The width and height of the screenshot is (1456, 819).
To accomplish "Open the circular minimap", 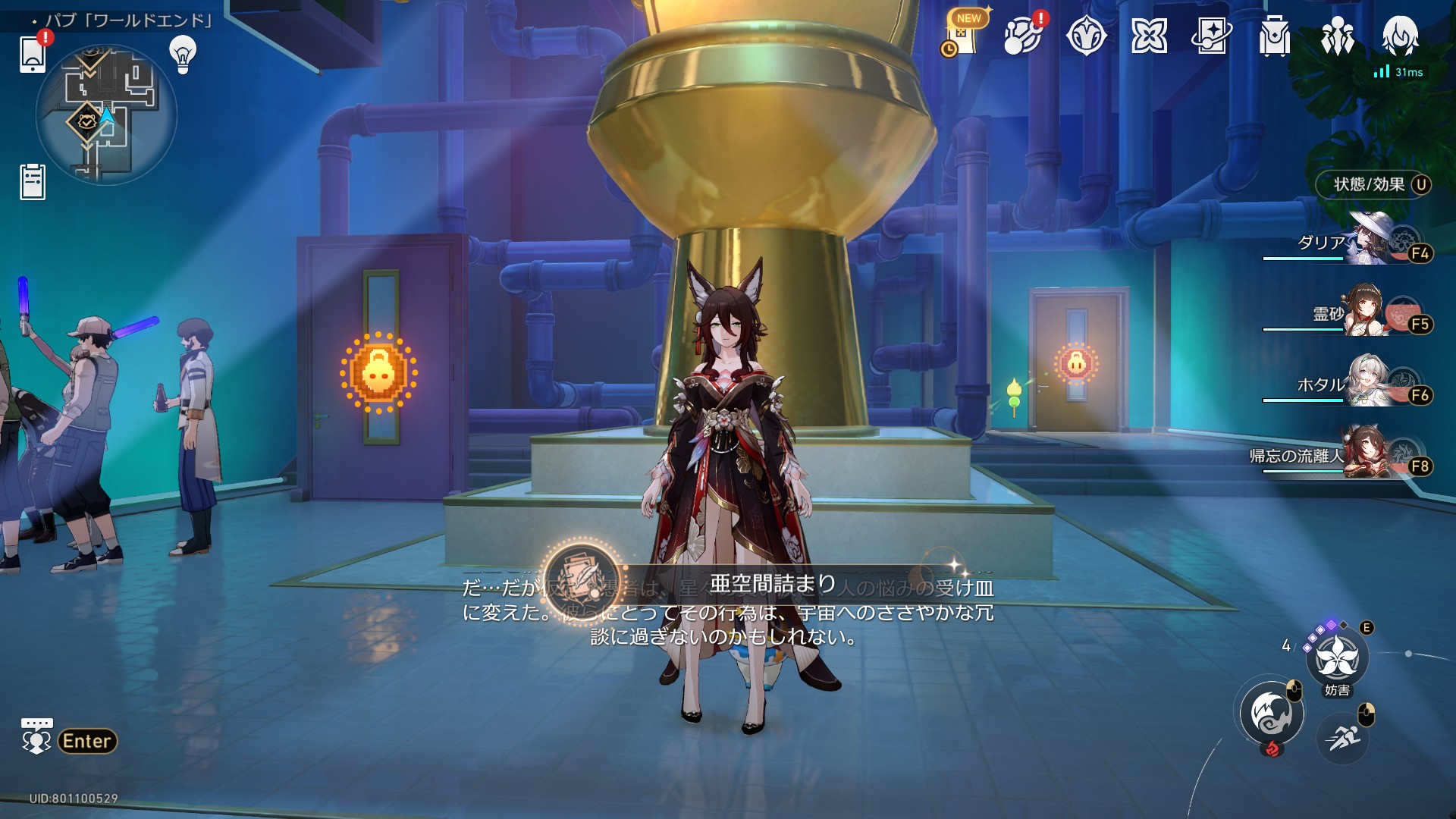I will pos(106,115).
